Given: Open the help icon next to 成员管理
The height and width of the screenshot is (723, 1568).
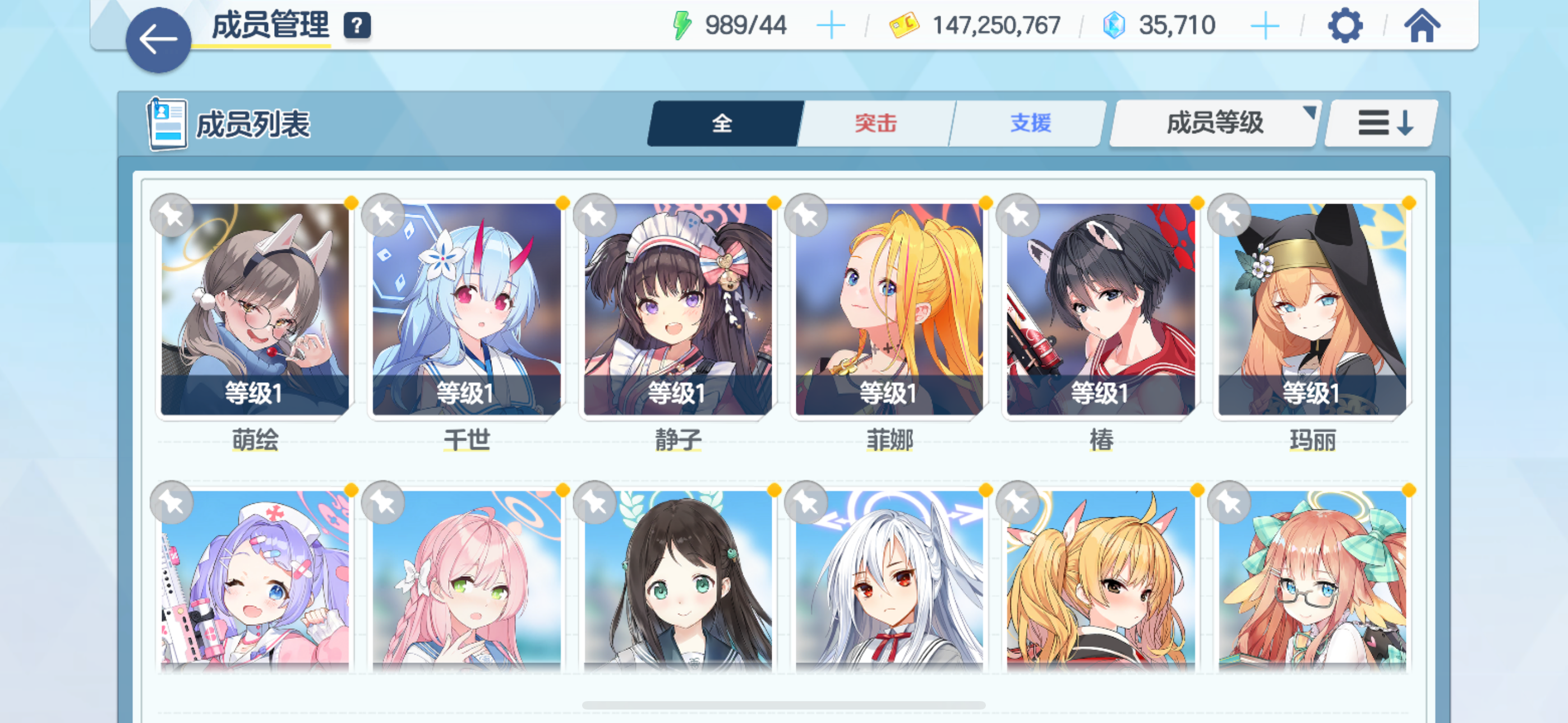Looking at the screenshot, I should pos(357,25).
